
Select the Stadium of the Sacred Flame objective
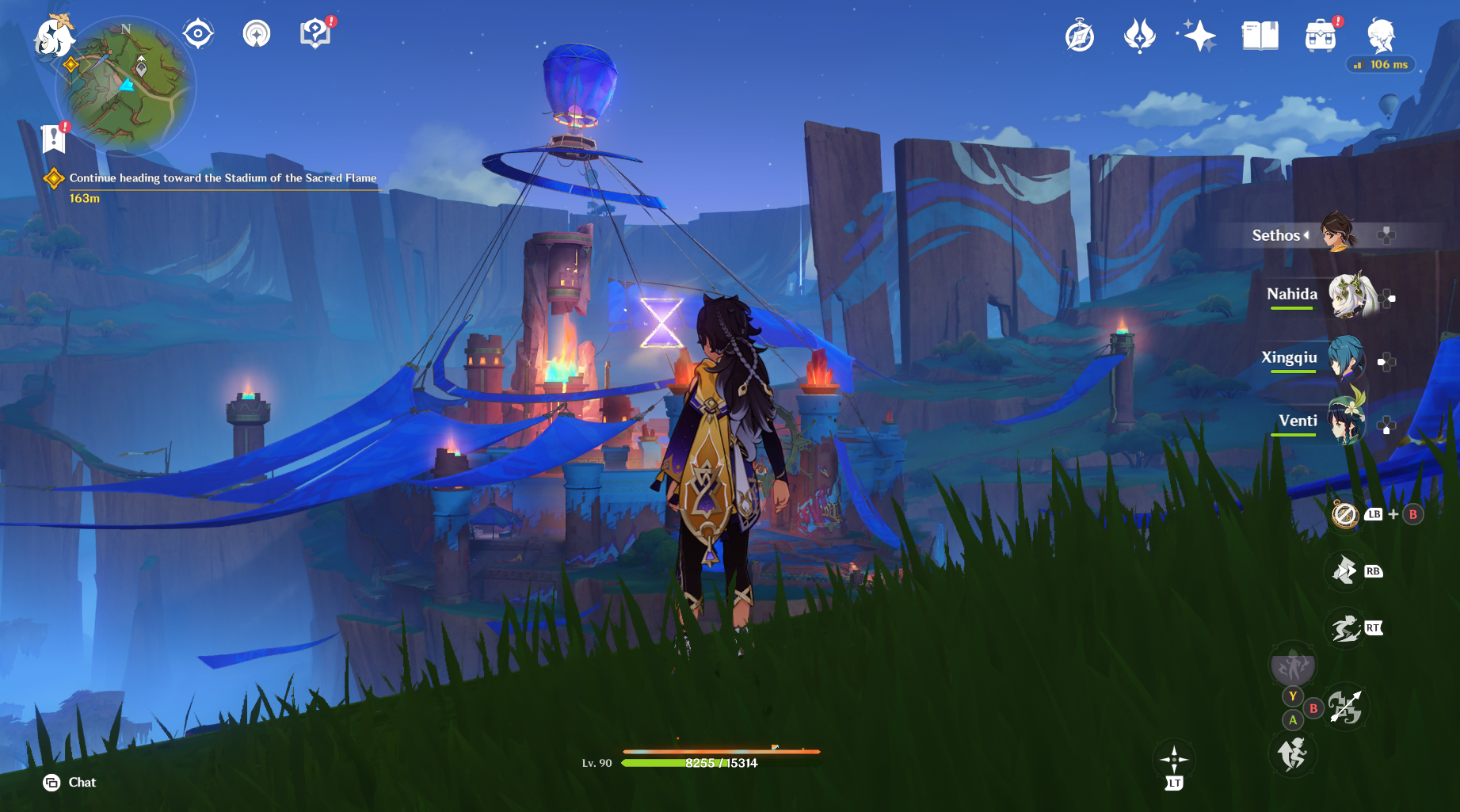222,178
